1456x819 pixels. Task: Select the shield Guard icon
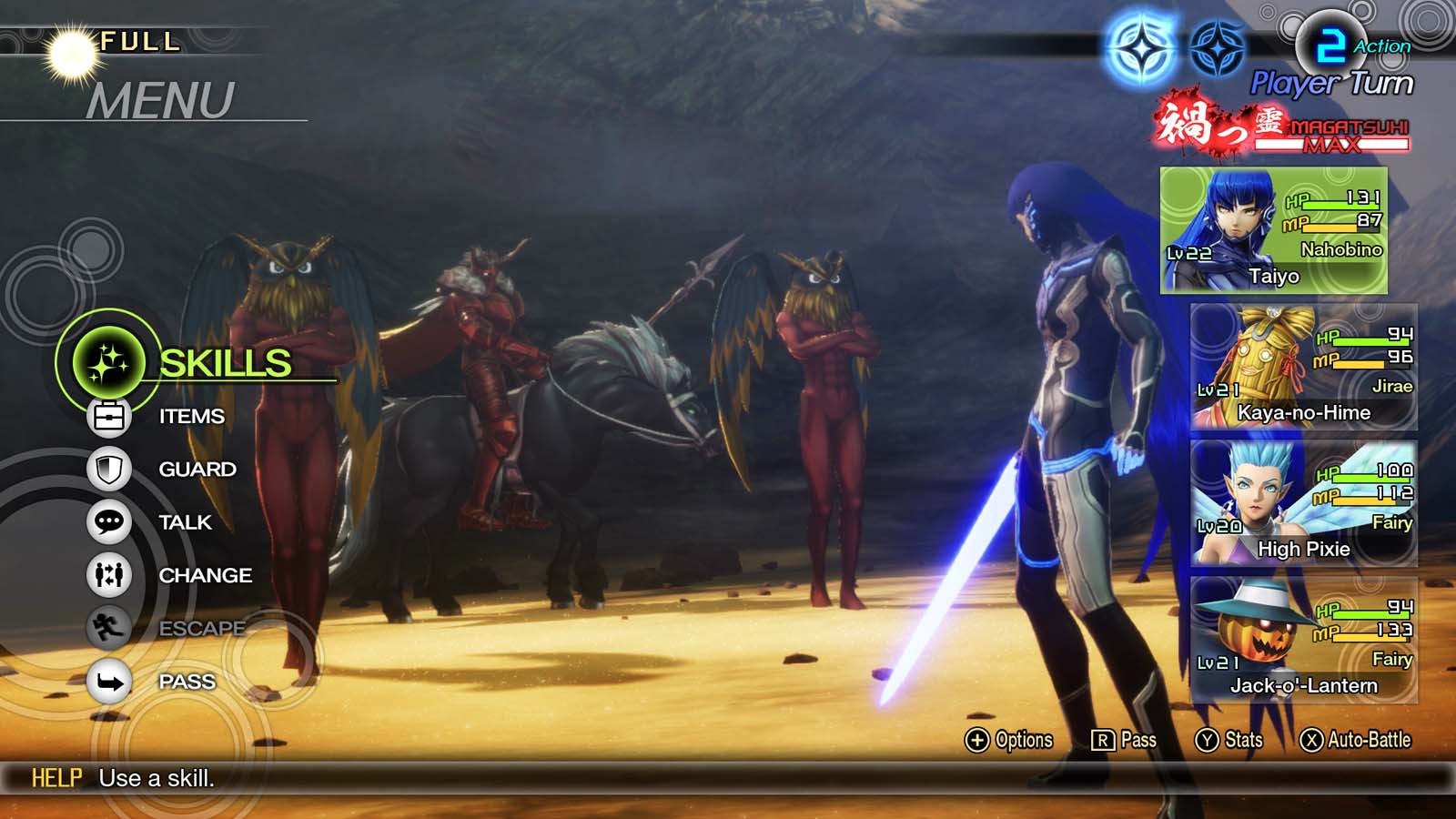tap(109, 469)
